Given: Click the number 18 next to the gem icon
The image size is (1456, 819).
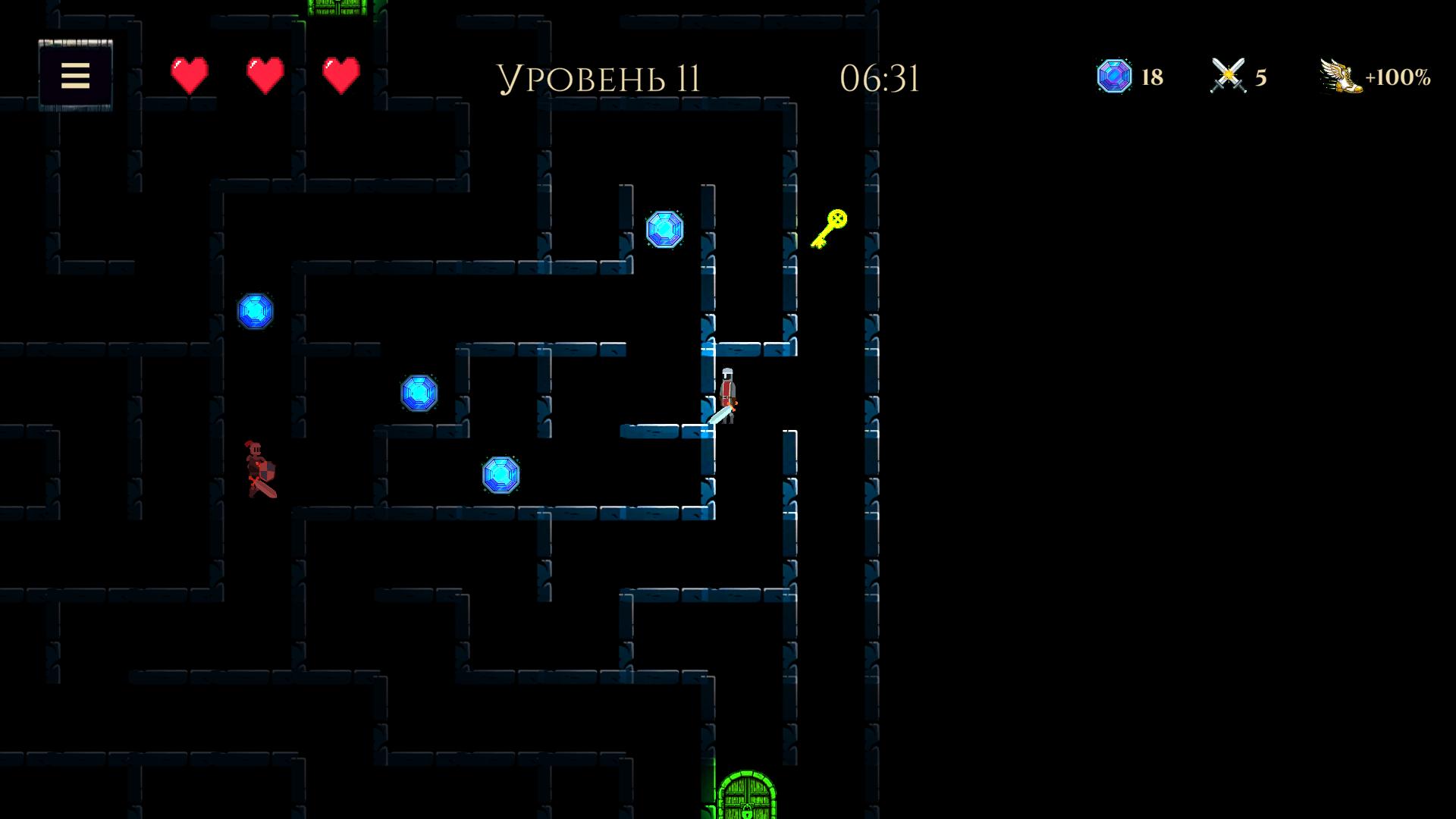Looking at the screenshot, I should (1151, 76).
